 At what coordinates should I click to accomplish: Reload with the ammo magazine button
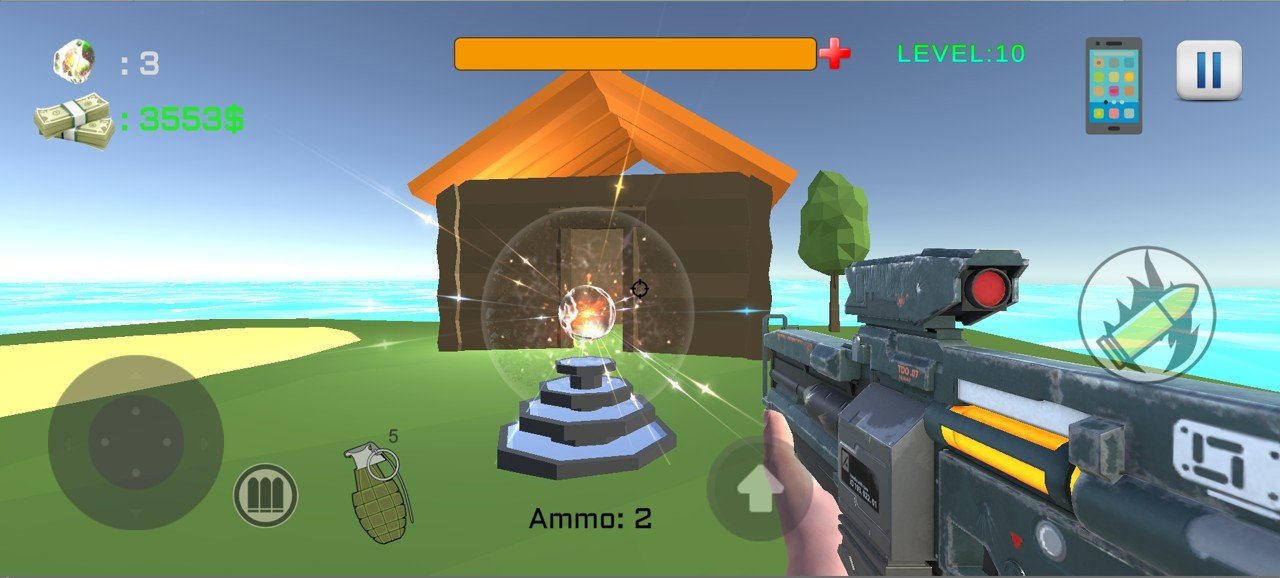(265, 495)
